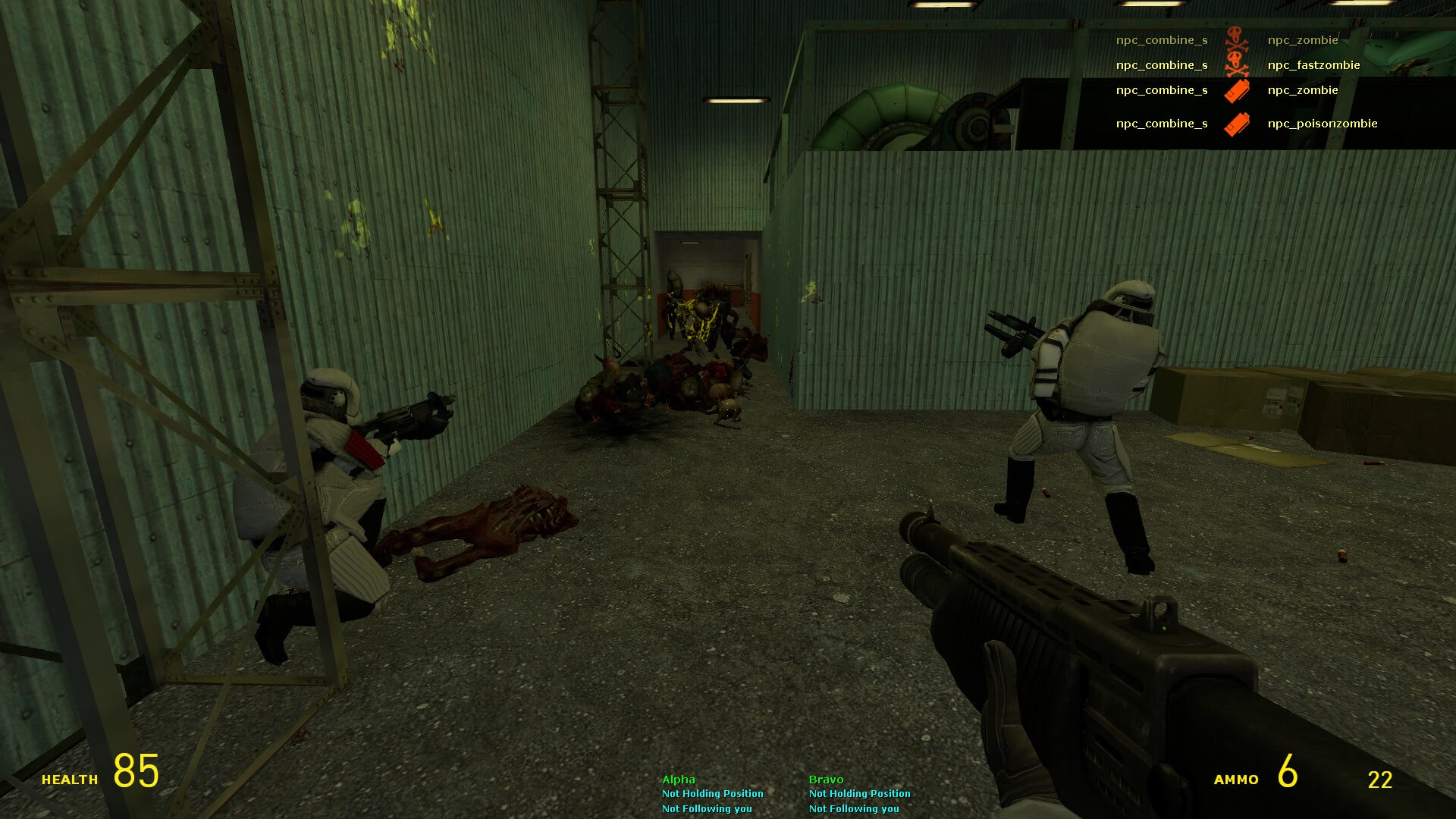The width and height of the screenshot is (1456, 819).
Task: Select the Bravo squad status label
Action: coord(826,780)
